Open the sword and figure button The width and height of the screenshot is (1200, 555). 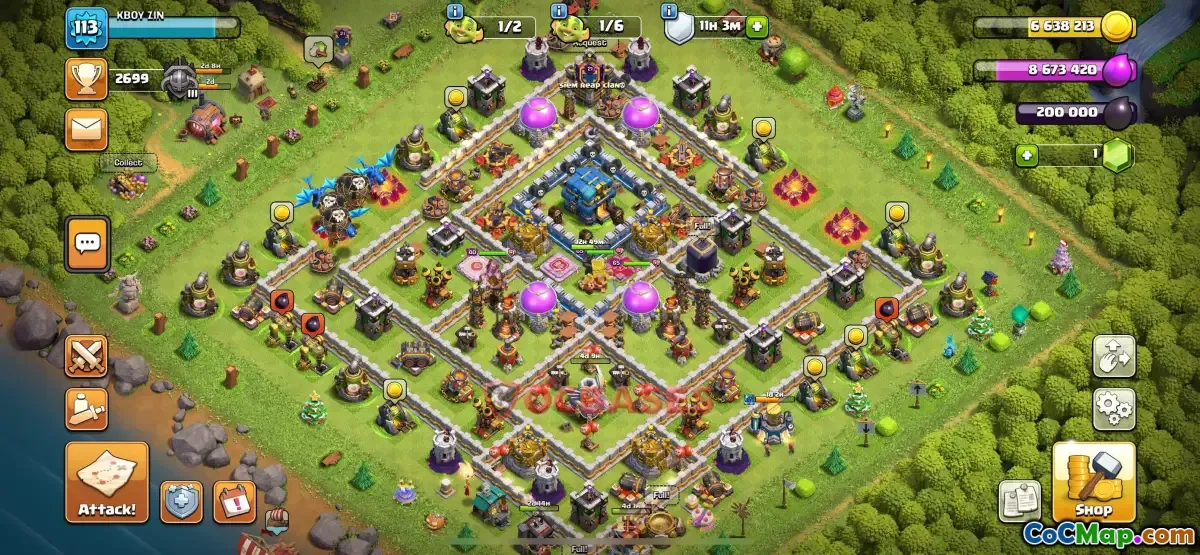click(86, 409)
